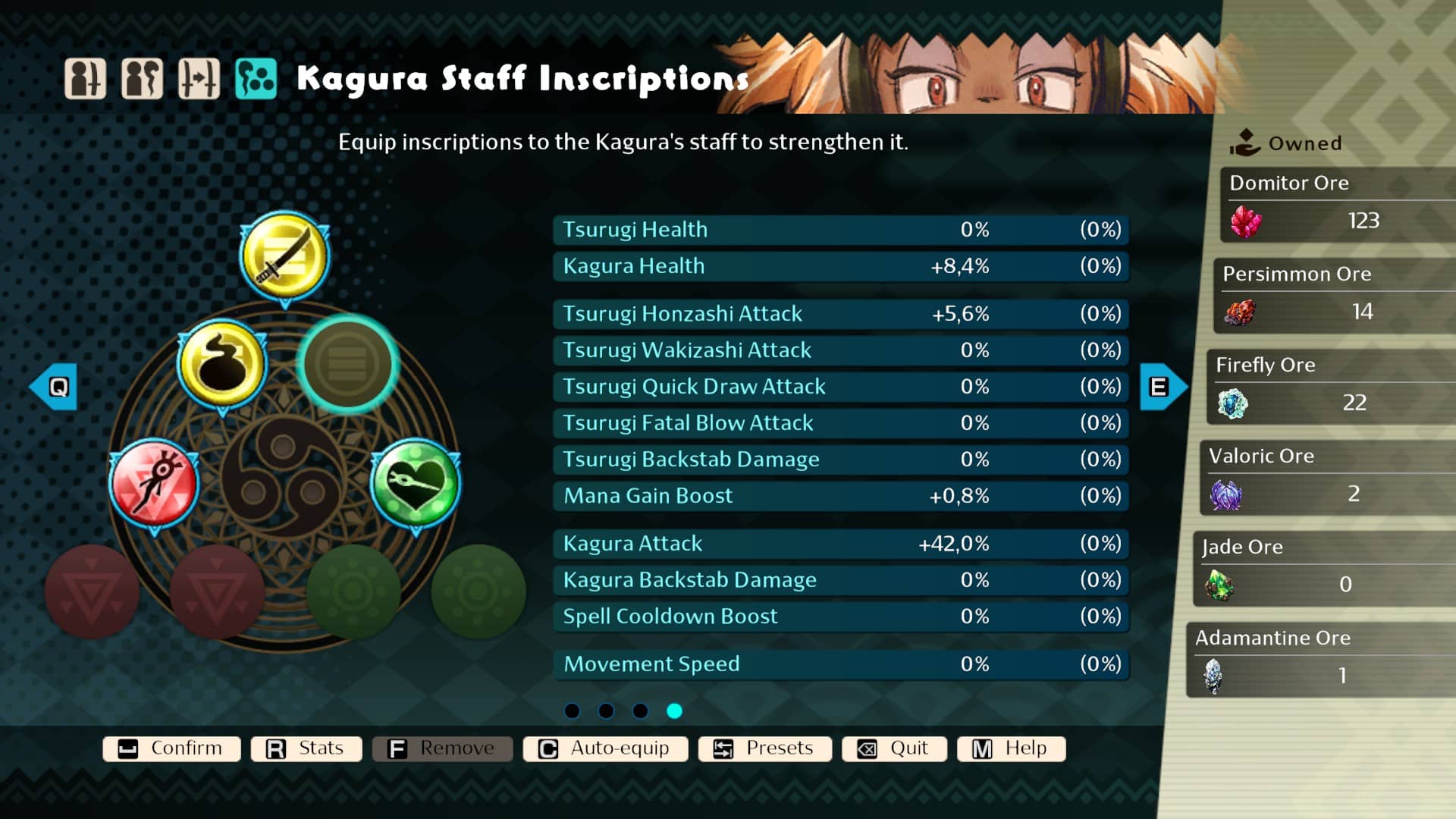Go to the previous page arrow
This screenshot has width=1456, height=819.
pyautogui.click(x=55, y=387)
